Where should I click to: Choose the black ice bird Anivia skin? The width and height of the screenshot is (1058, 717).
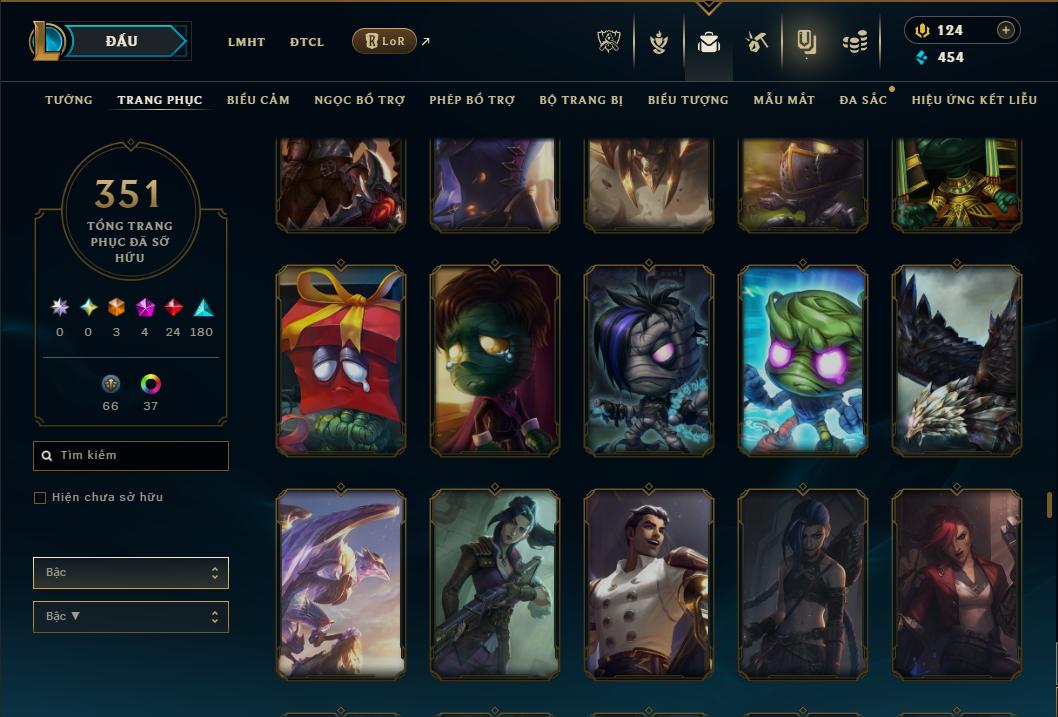957,360
